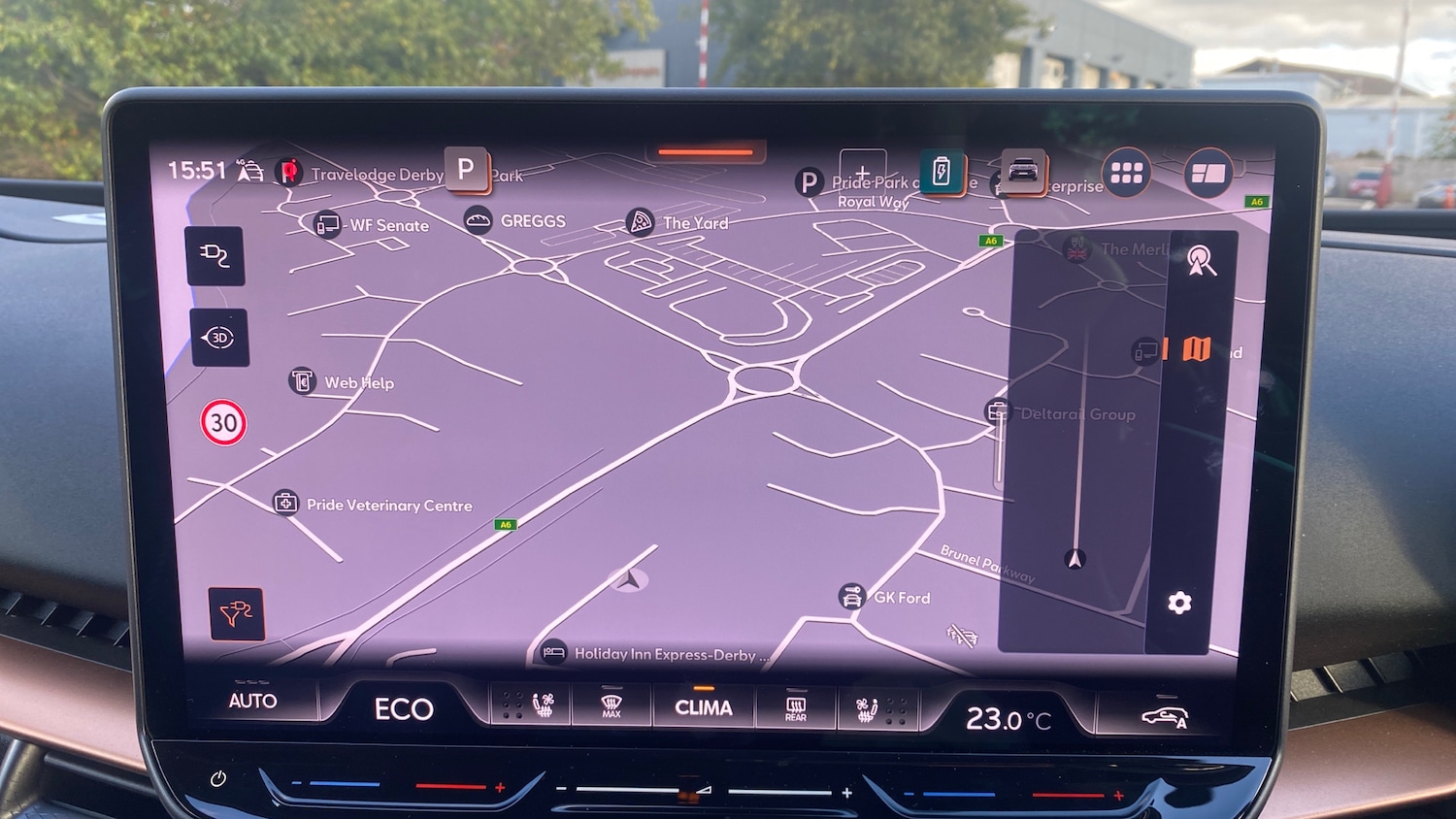Image resolution: width=1456 pixels, height=819 pixels.
Task: Toggle the REAR window heater
Action: (795, 708)
